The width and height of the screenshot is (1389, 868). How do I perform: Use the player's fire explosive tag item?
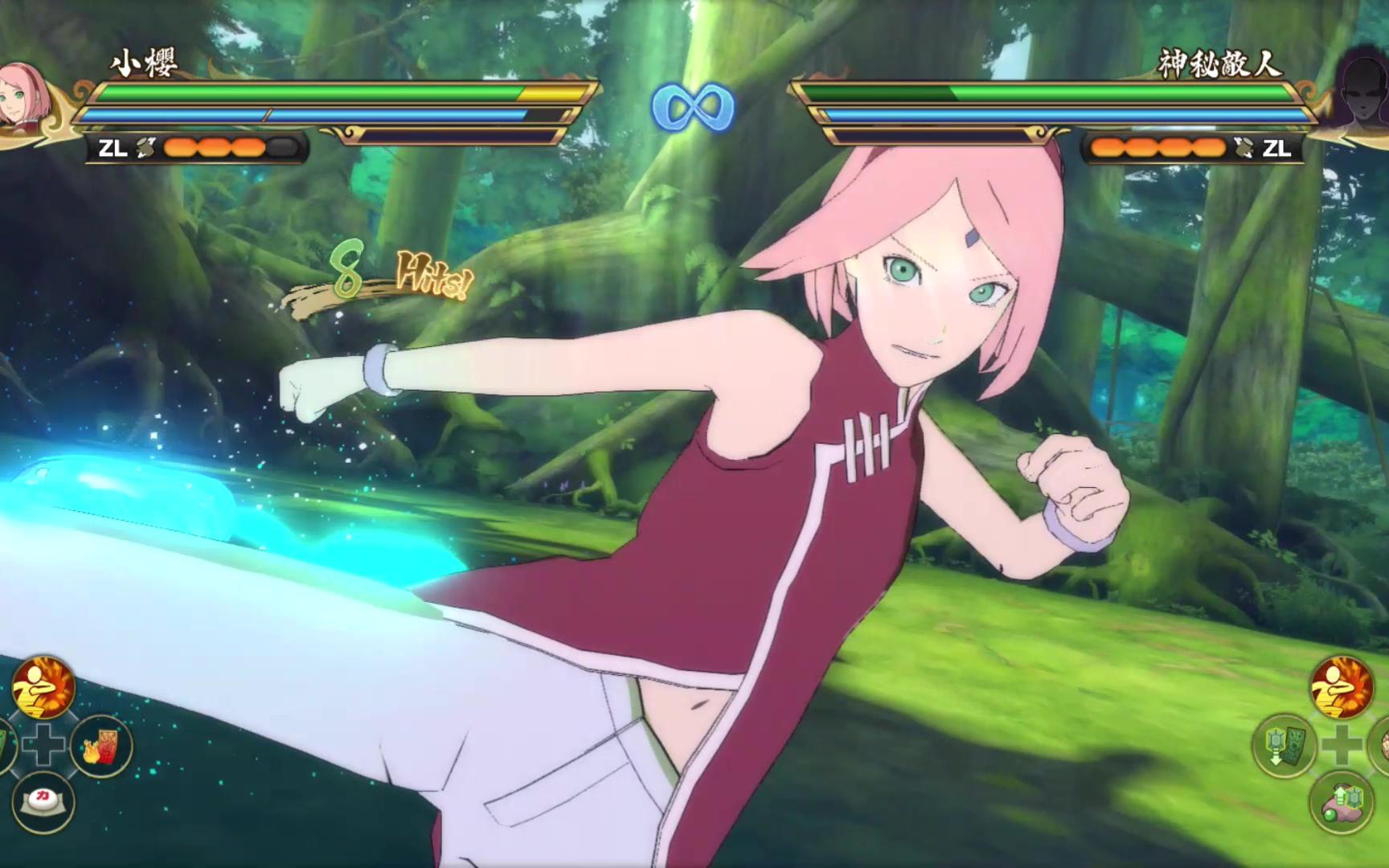(x=101, y=747)
